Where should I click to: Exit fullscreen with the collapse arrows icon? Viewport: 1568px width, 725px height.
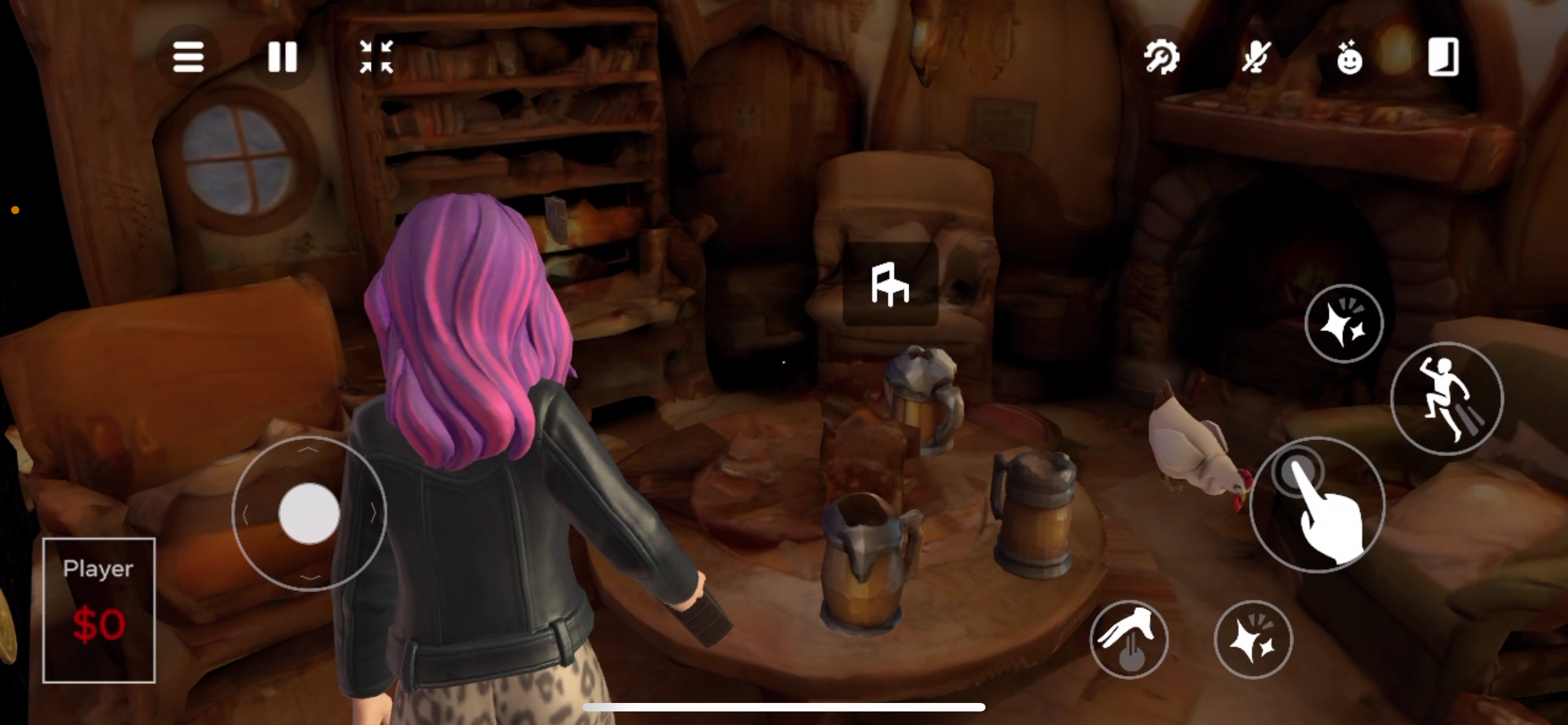376,57
